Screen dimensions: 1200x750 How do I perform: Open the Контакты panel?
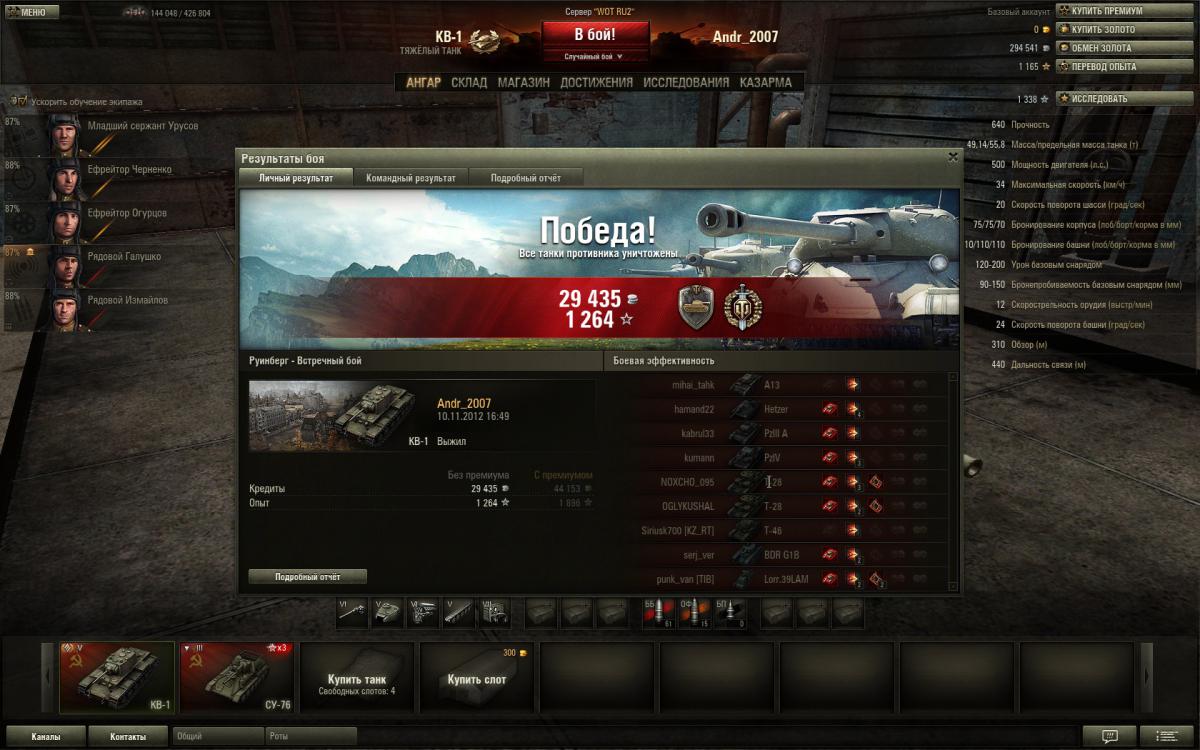click(x=127, y=737)
